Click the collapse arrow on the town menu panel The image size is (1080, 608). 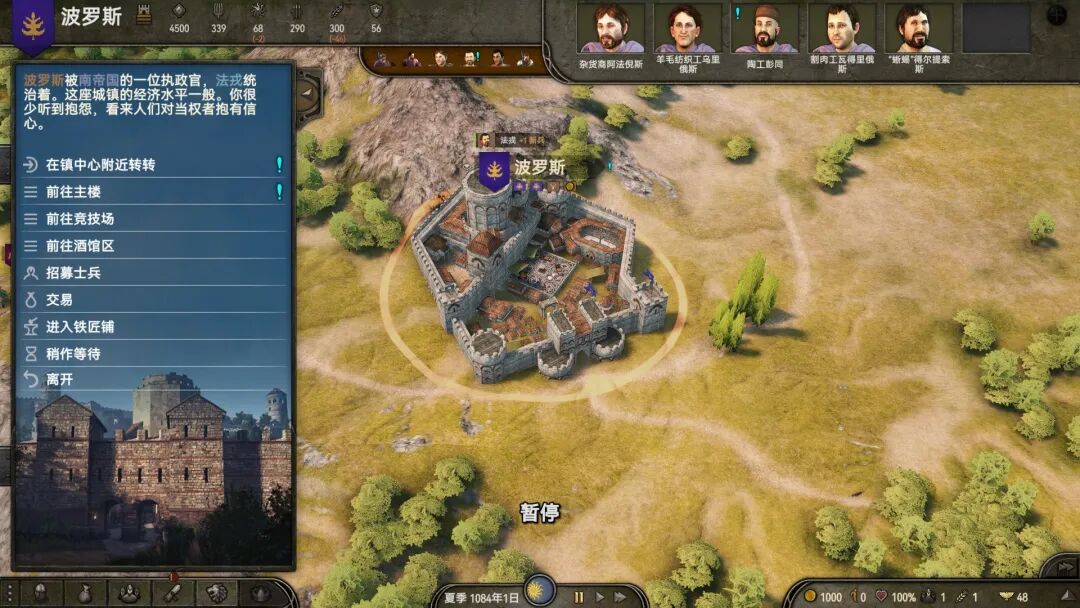(306, 94)
